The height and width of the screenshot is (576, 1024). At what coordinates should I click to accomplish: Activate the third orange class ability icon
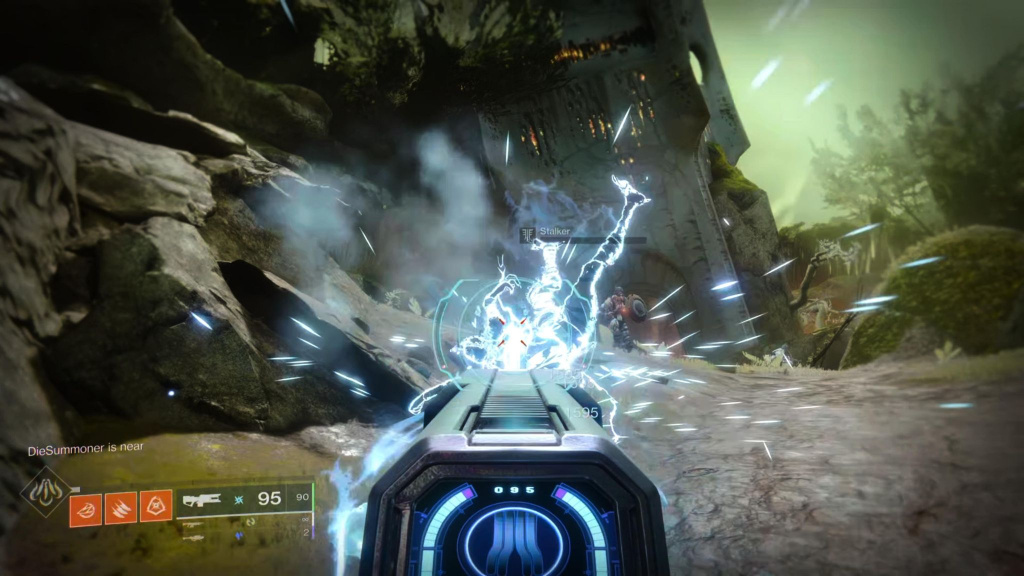click(156, 507)
